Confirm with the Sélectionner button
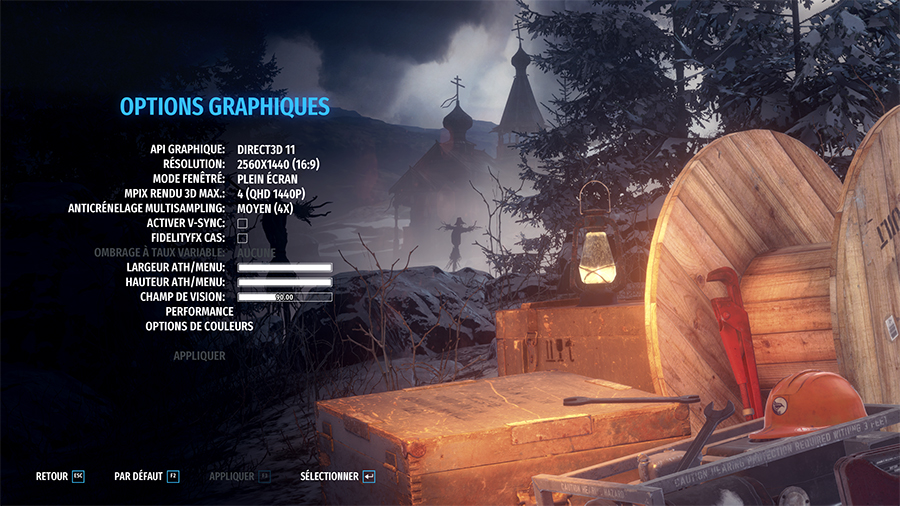The width and height of the screenshot is (900, 506). coord(337,477)
